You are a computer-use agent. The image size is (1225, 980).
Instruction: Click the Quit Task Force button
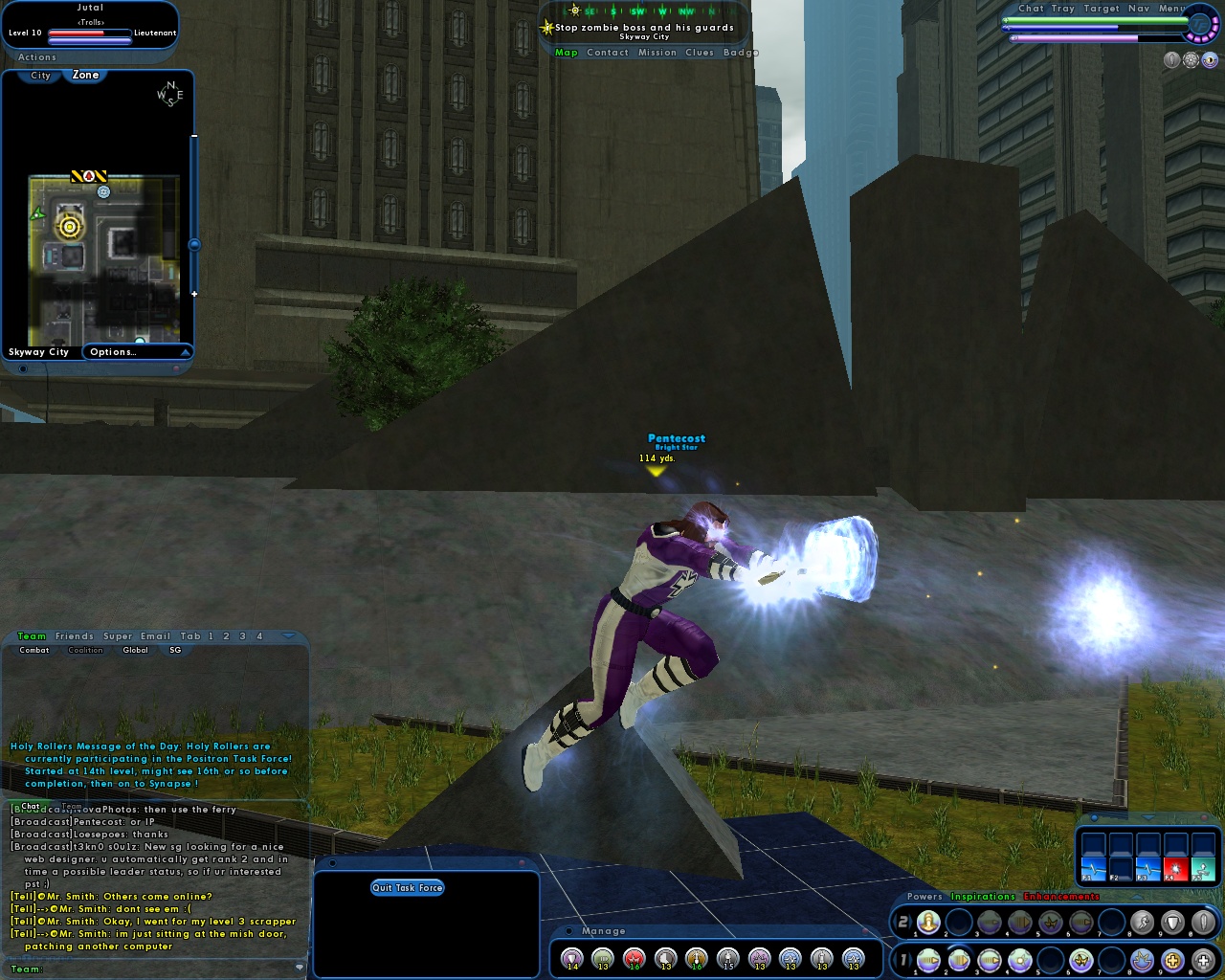[410, 887]
